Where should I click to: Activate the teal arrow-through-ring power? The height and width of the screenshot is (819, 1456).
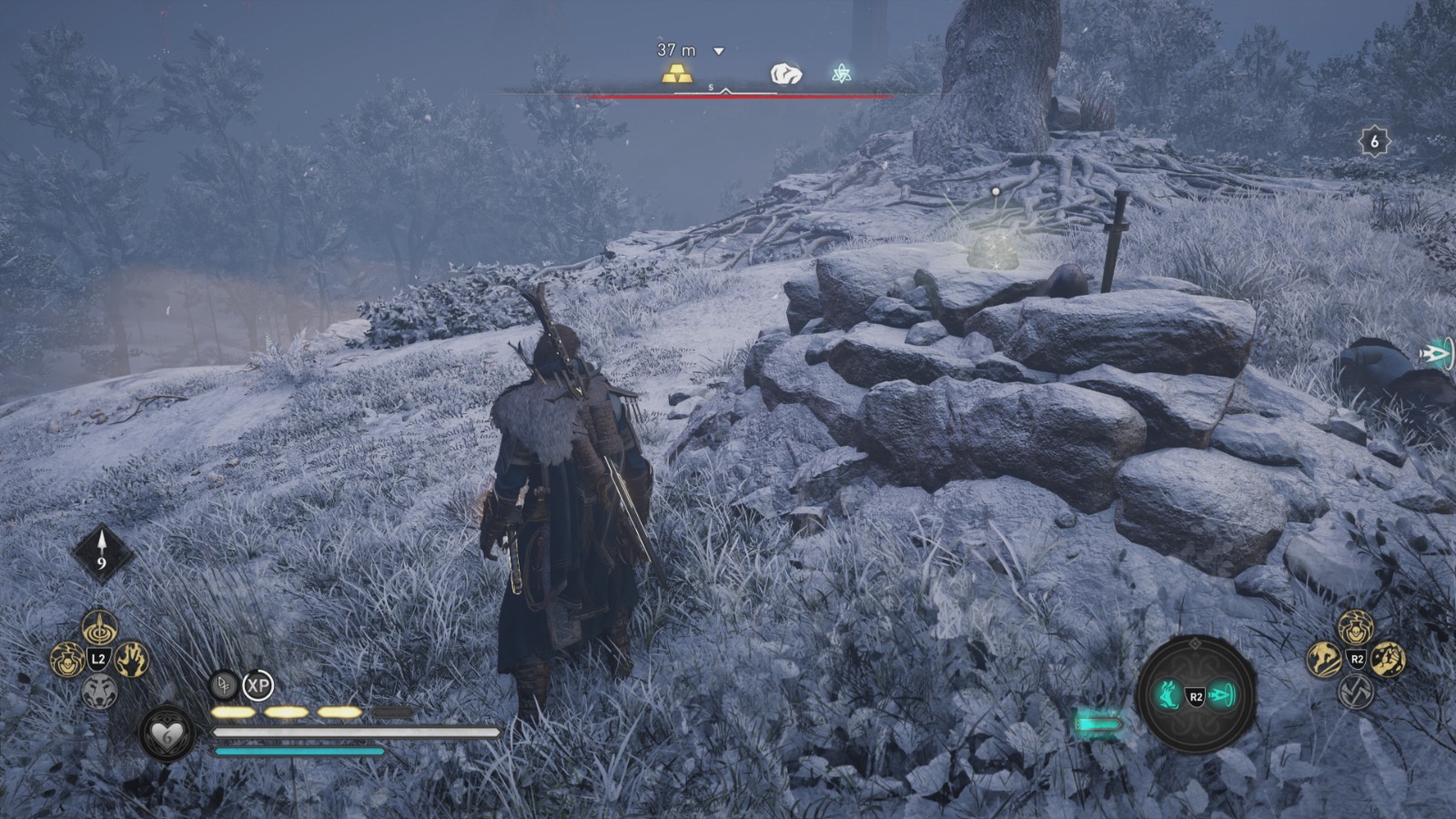point(1222,696)
